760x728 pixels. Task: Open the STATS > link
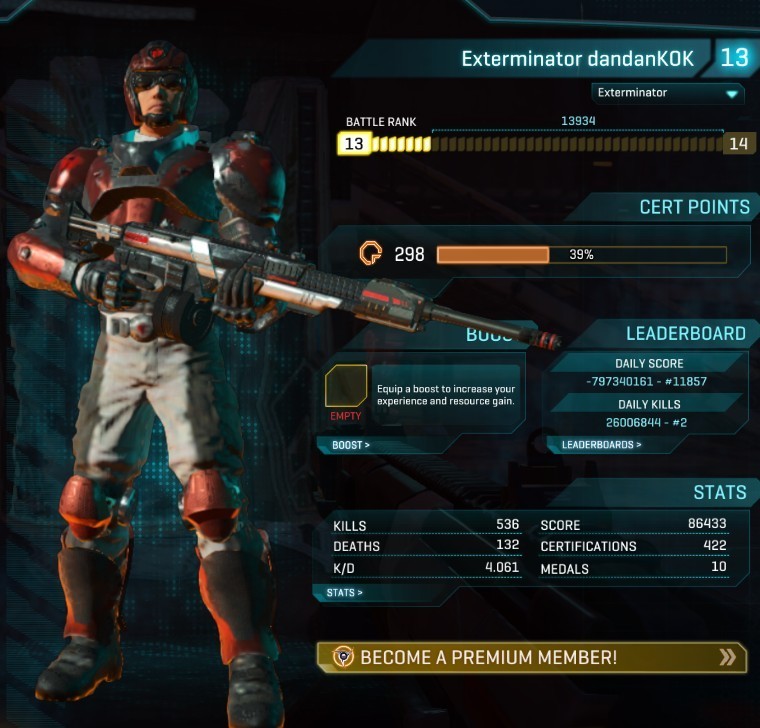point(345,592)
